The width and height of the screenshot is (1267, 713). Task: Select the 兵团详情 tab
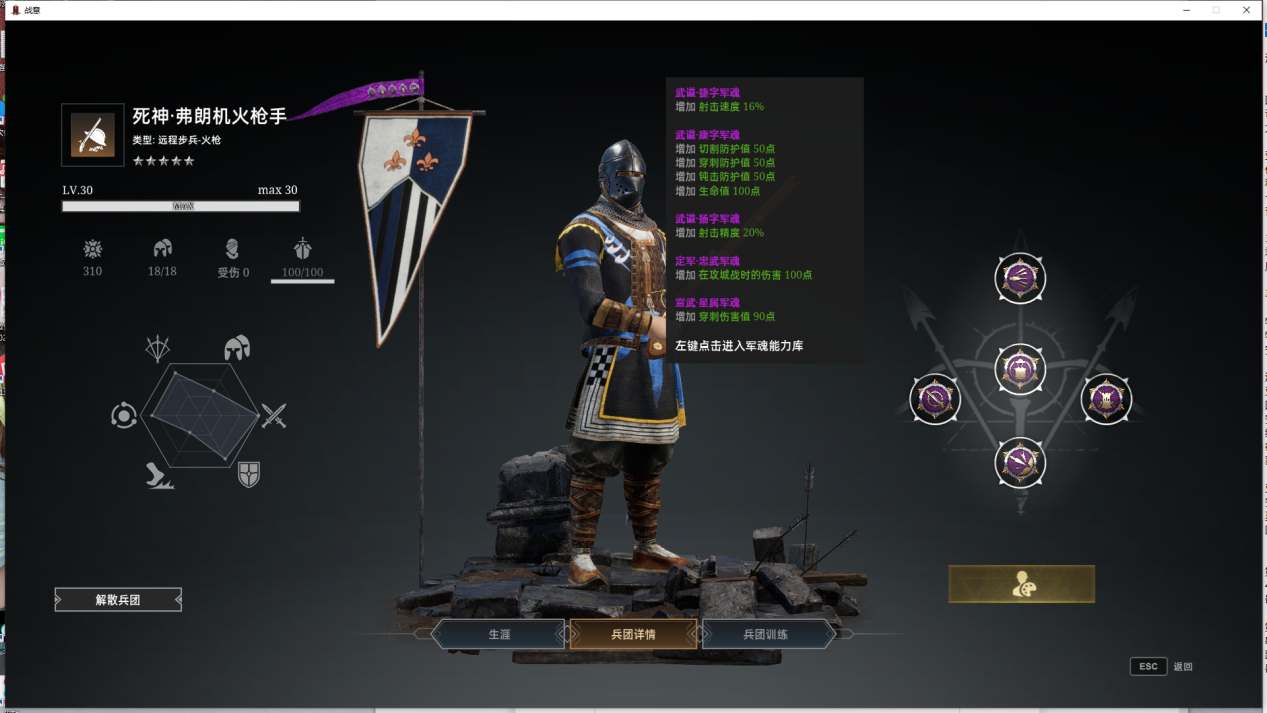[x=633, y=634]
